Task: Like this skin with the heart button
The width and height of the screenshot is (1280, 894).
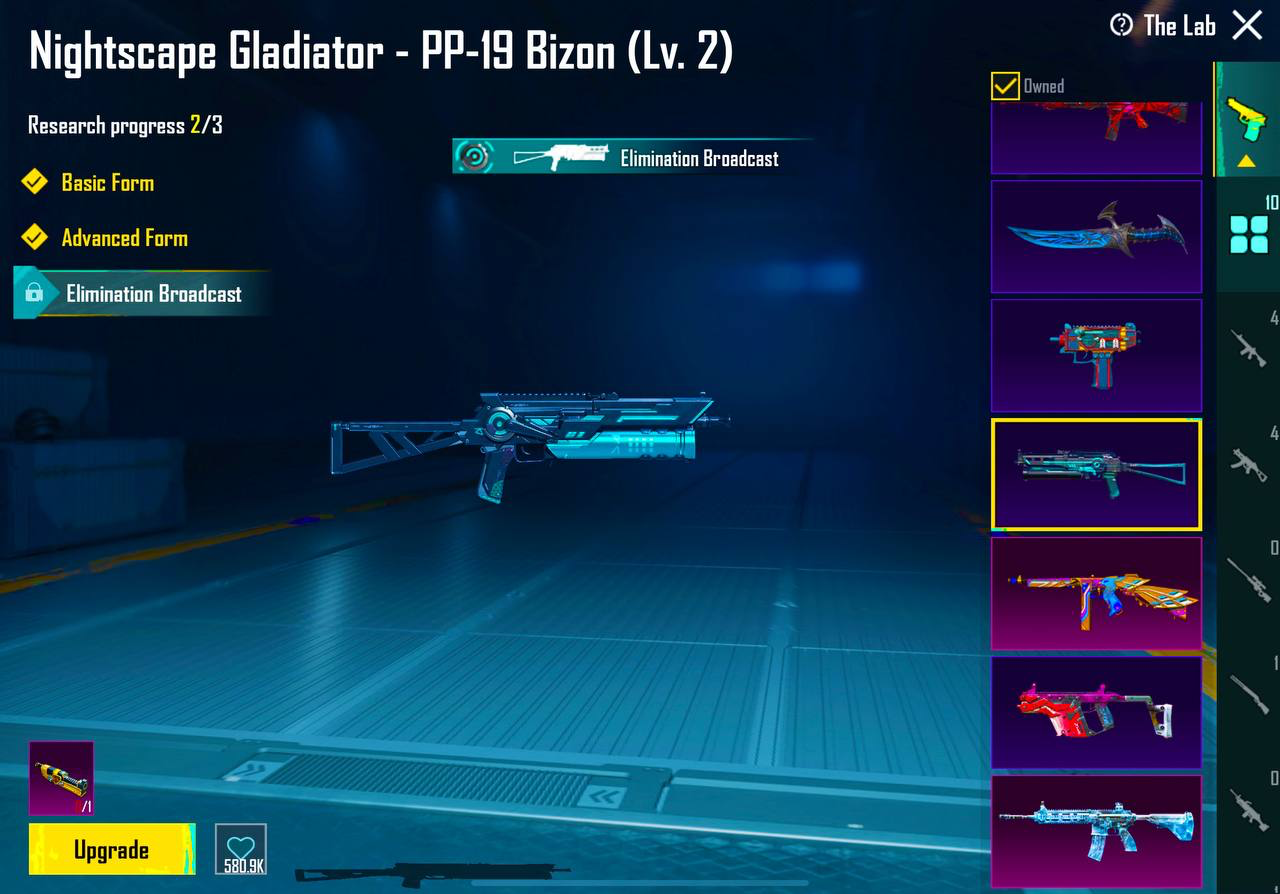Action: coord(241,849)
